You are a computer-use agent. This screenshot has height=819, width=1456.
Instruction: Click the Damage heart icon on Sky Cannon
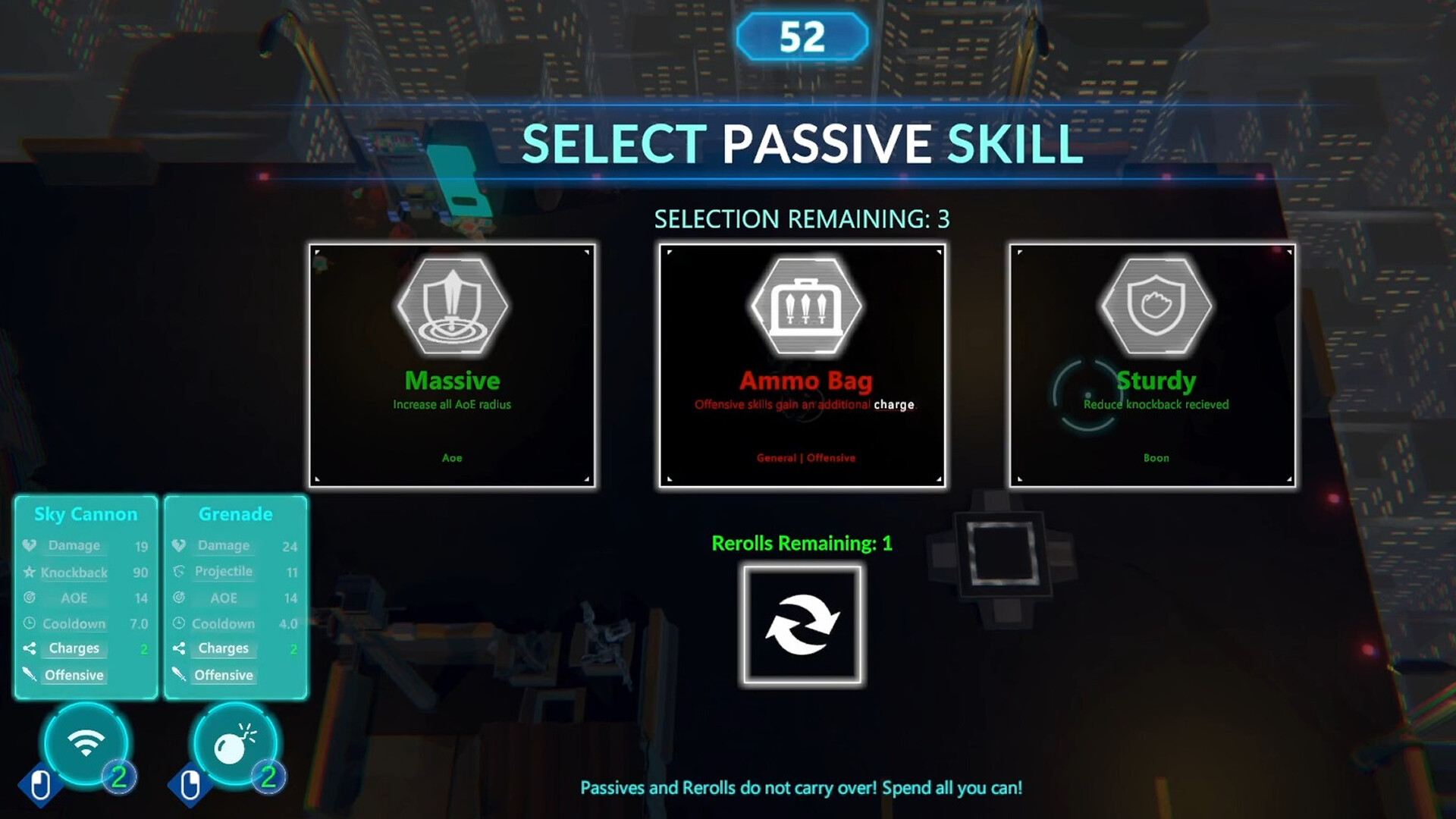click(28, 544)
